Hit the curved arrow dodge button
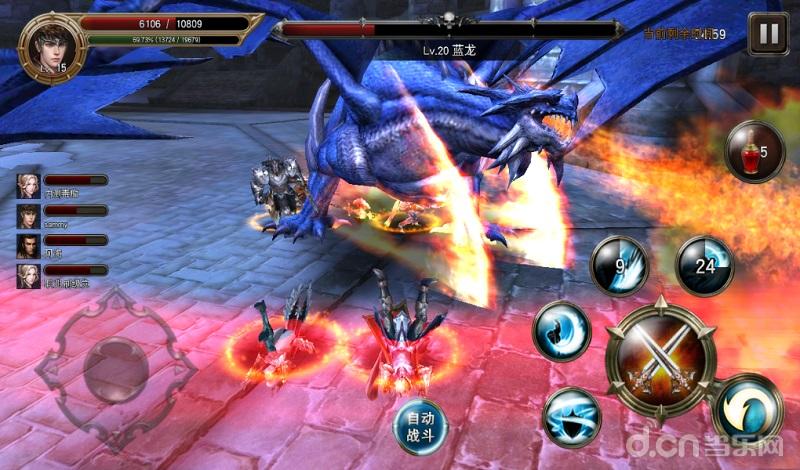The width and height of the screenshot is (800, 470). pyautogui.click(x=747, y=409)
